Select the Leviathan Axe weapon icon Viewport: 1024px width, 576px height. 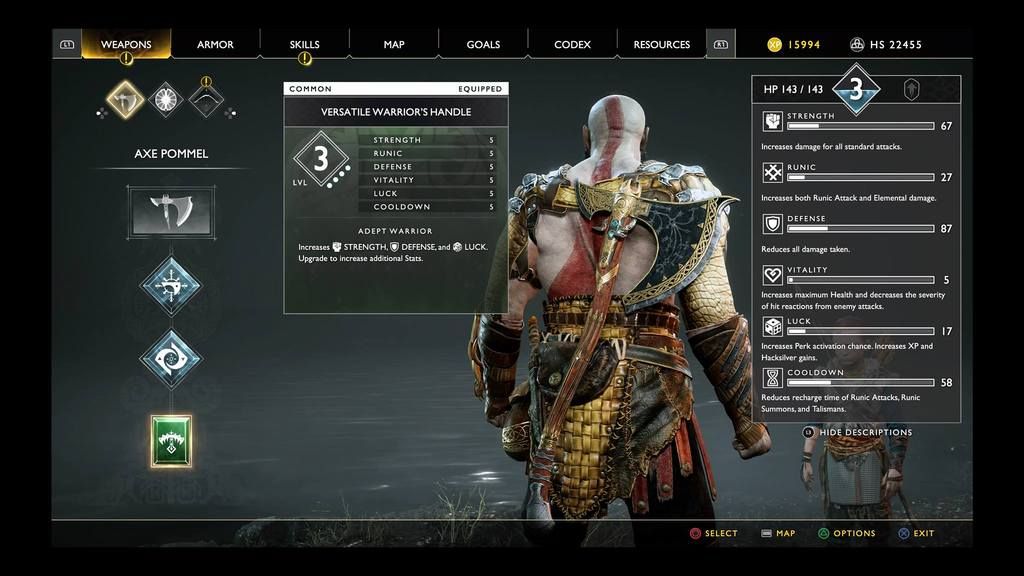(126, 99)
